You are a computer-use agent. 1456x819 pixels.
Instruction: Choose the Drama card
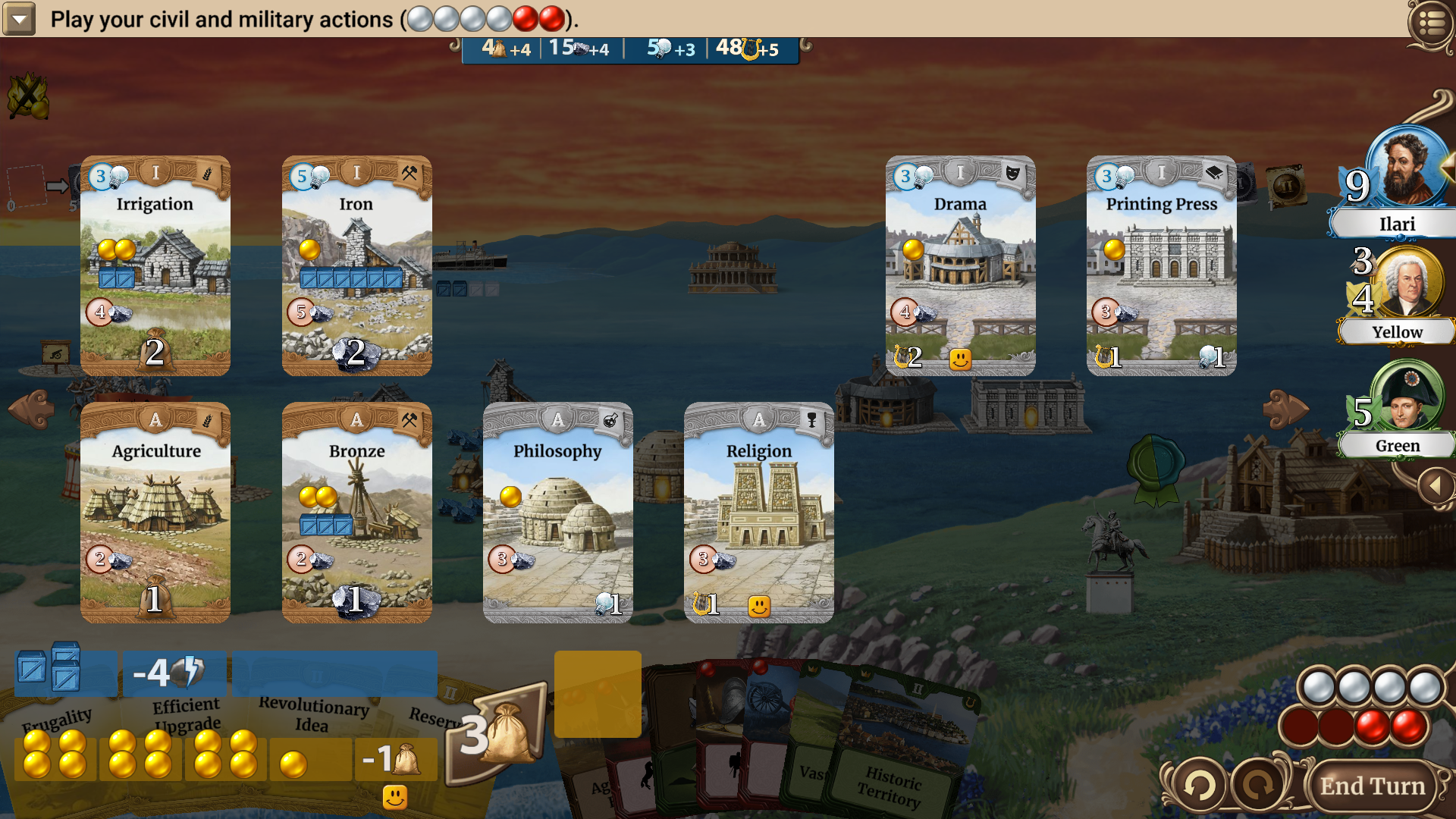coord(960,265)
